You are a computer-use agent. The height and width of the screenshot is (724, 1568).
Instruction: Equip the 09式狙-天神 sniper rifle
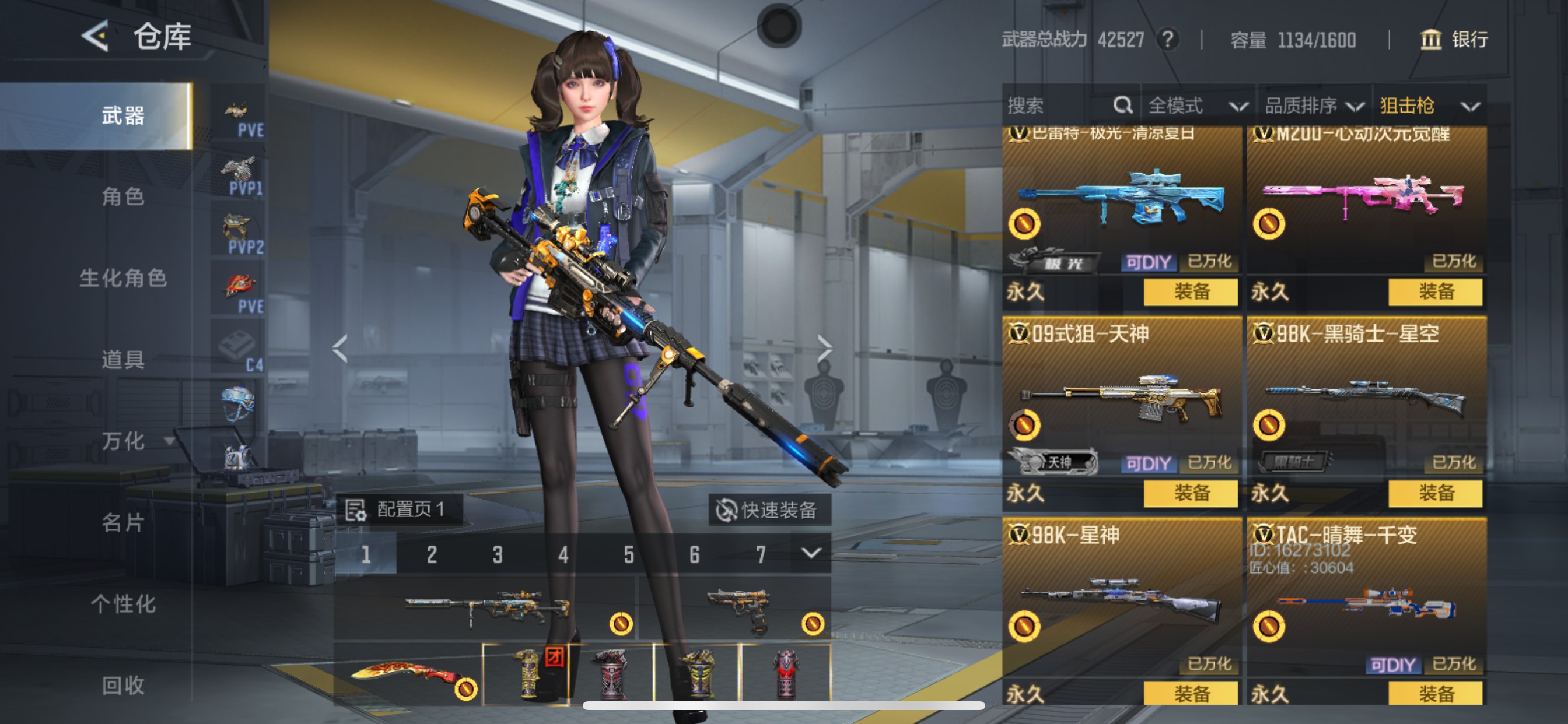point(1190,492)
